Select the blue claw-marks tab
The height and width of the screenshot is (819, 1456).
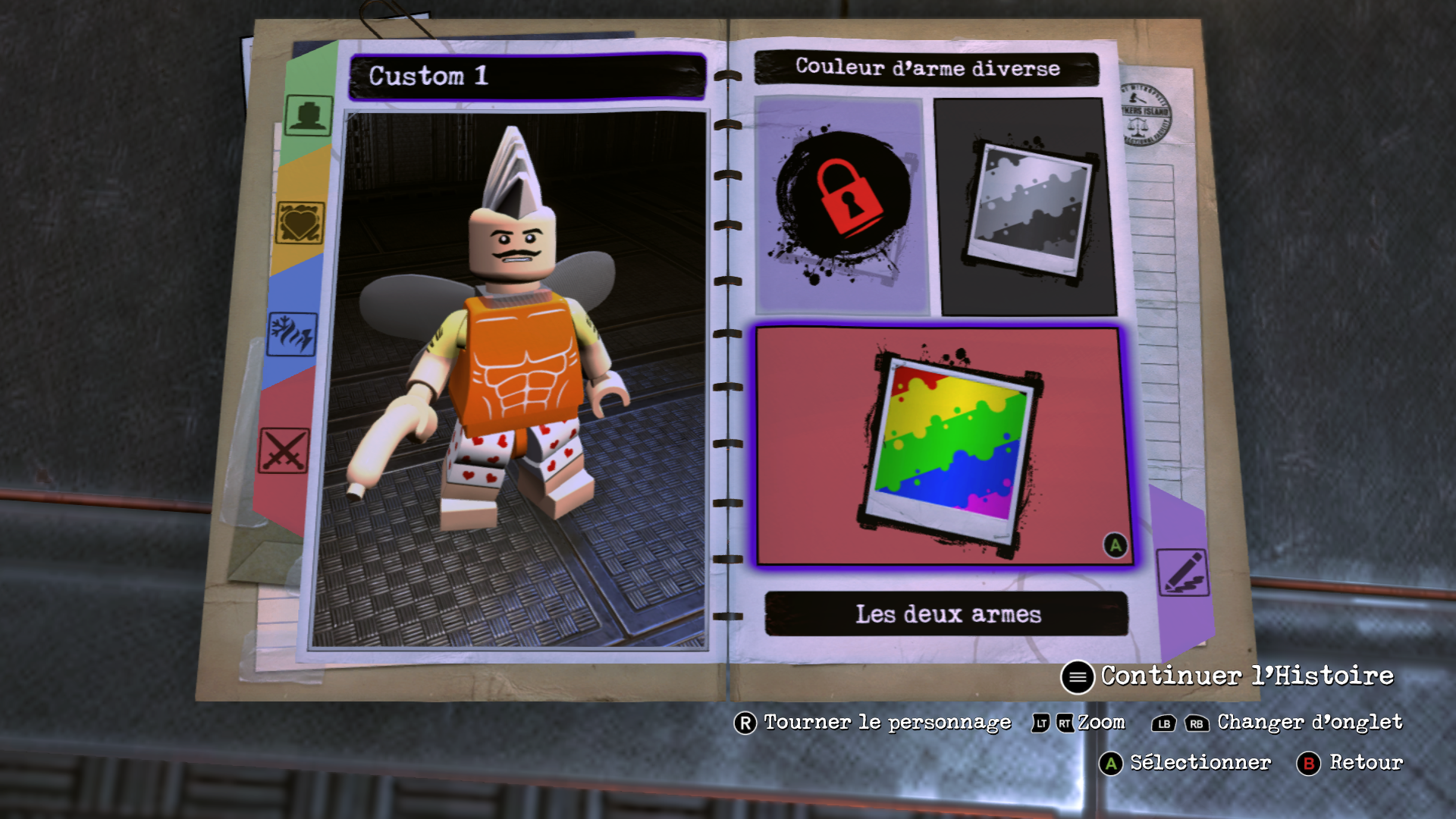(x=292, y=334)
